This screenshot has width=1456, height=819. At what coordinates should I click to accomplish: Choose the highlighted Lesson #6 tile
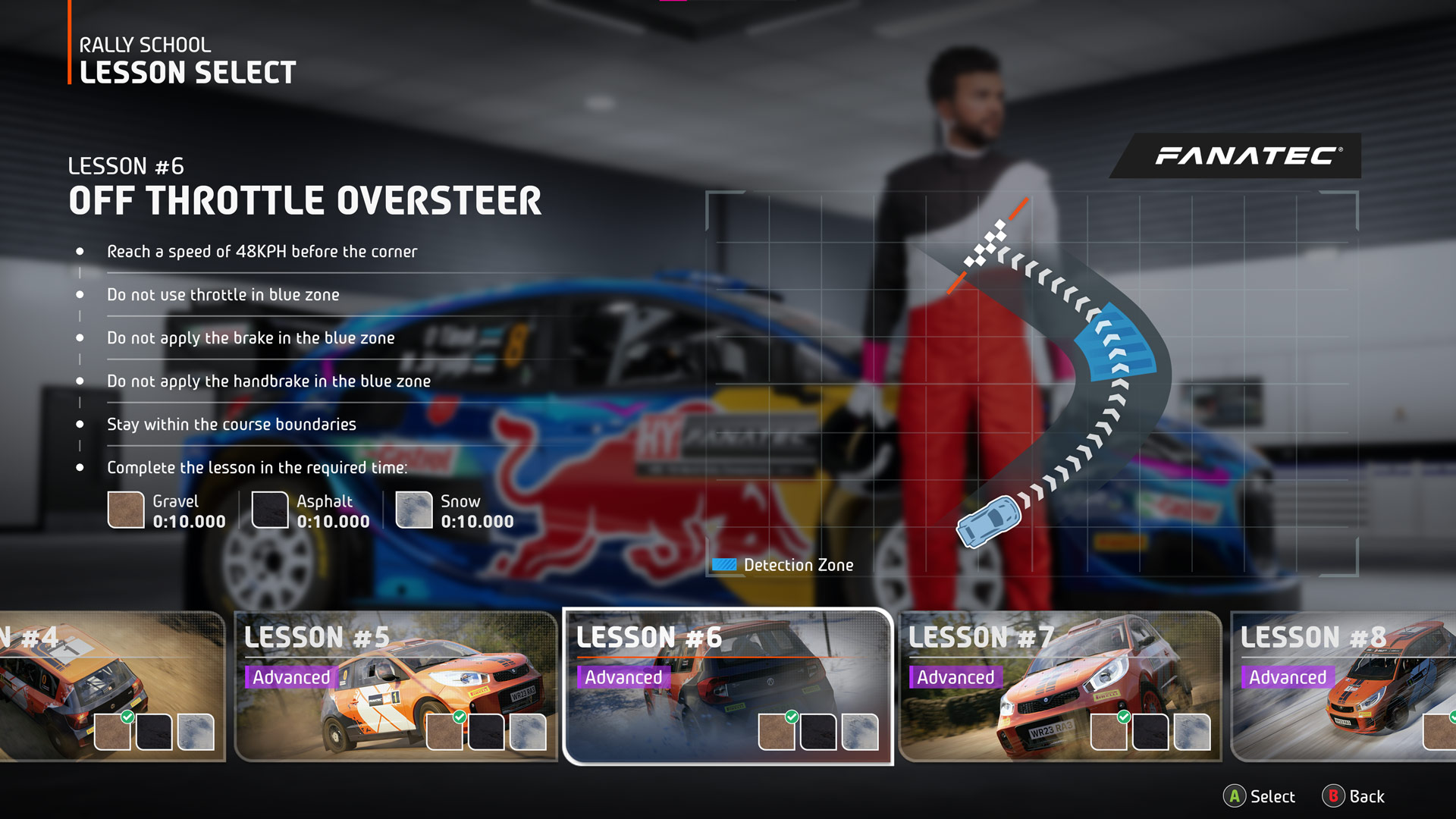tap(728, 686)
